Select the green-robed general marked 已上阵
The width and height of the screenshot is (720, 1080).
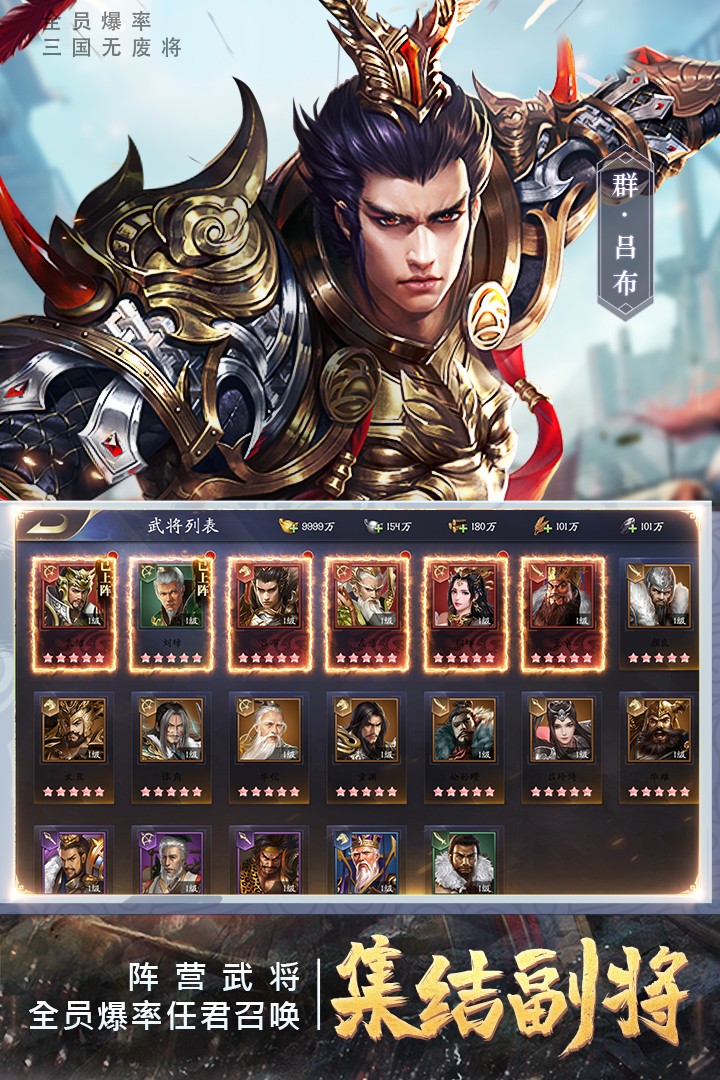[170, 611]
